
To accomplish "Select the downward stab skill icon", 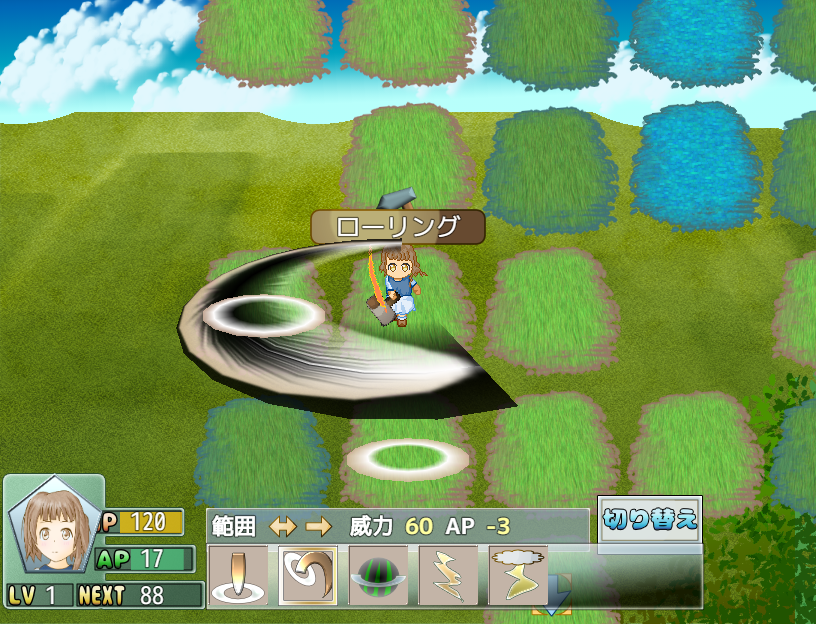I will point(238,576).
